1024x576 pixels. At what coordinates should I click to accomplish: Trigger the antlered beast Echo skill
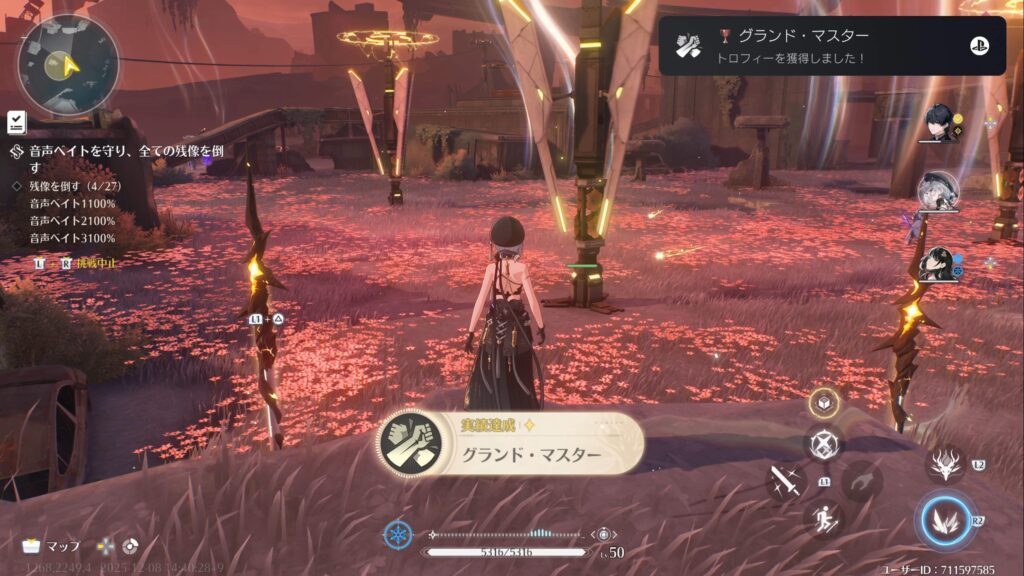click(x=945, y=466)
